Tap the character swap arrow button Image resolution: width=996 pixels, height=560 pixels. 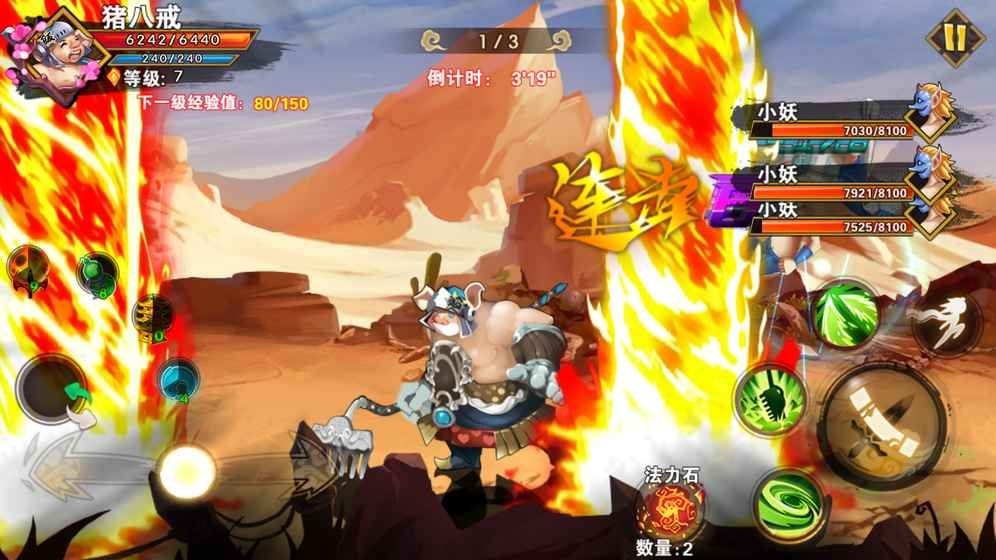pyautogui.click(x=52, y=389)
